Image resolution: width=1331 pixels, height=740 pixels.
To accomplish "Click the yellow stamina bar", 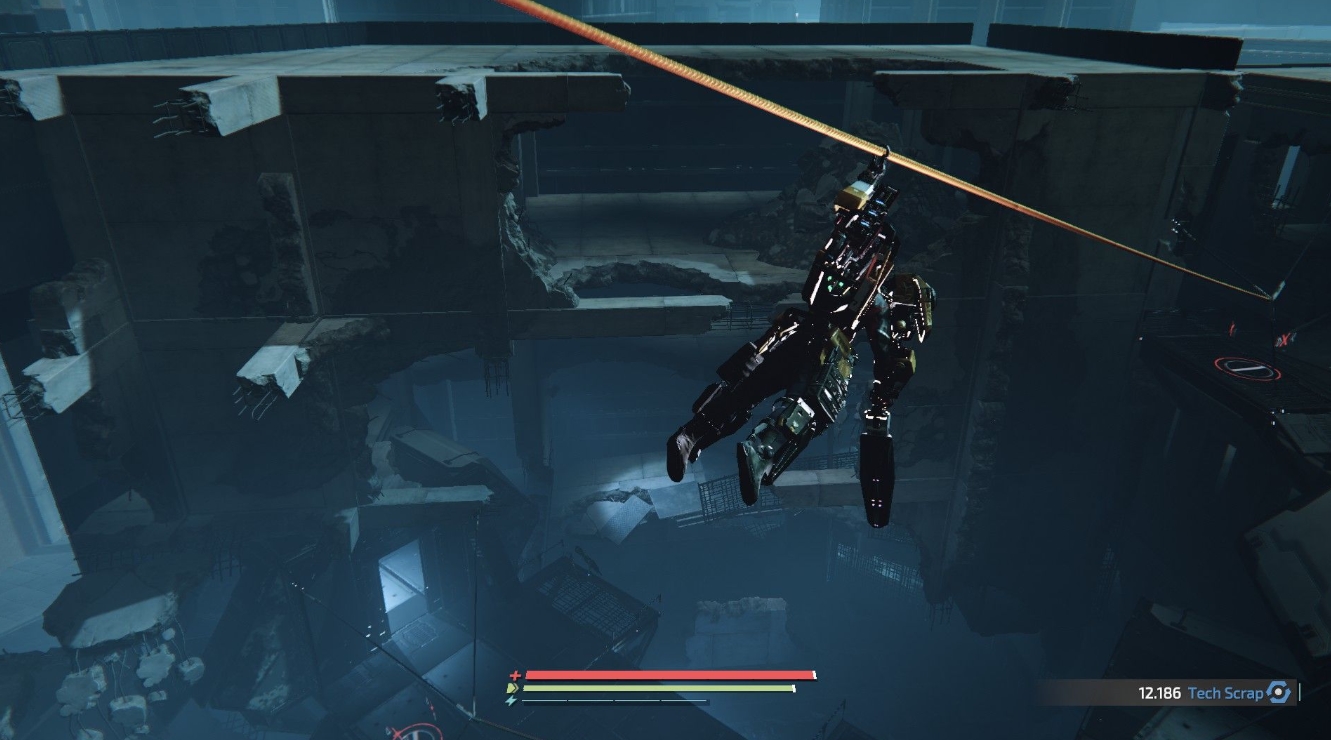I will pos(660,689).
